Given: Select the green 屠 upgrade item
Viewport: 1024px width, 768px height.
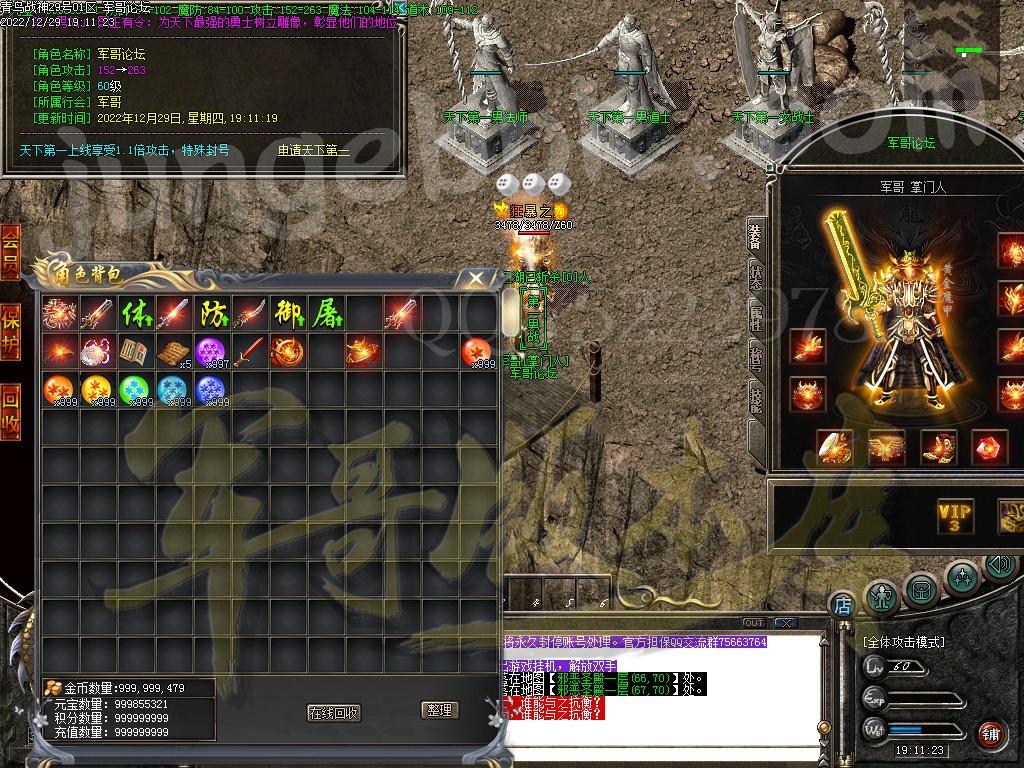Looking at the screenshot, I should click(326, 314).
